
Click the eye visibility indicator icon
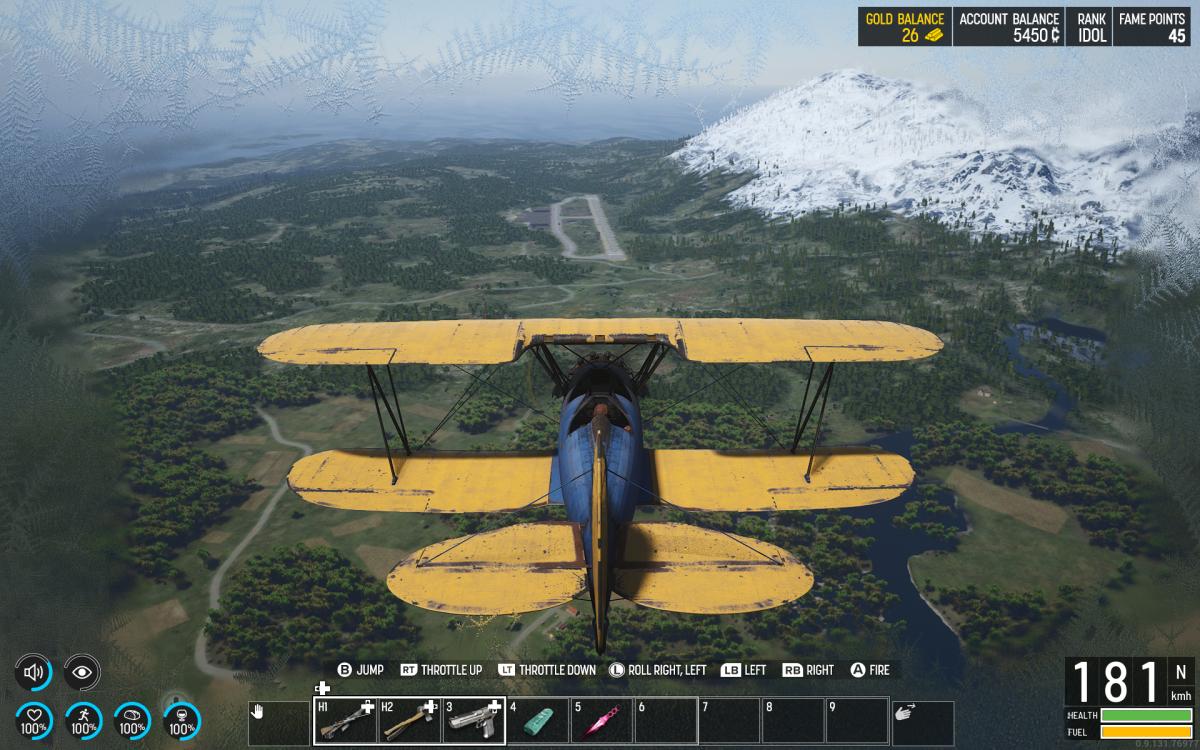tap(81, 672)
